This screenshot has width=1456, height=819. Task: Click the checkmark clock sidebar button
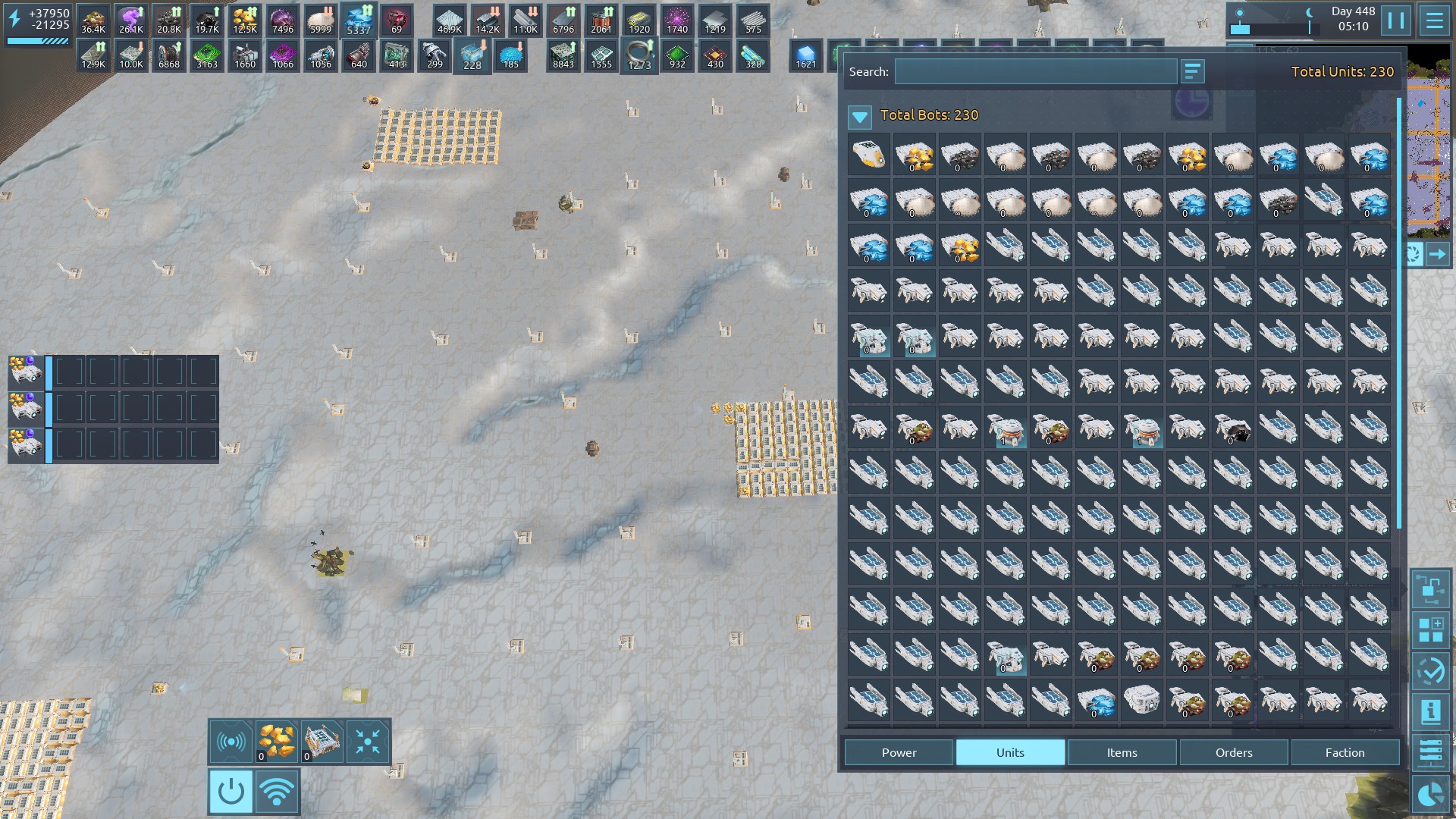pos(1430,671)
